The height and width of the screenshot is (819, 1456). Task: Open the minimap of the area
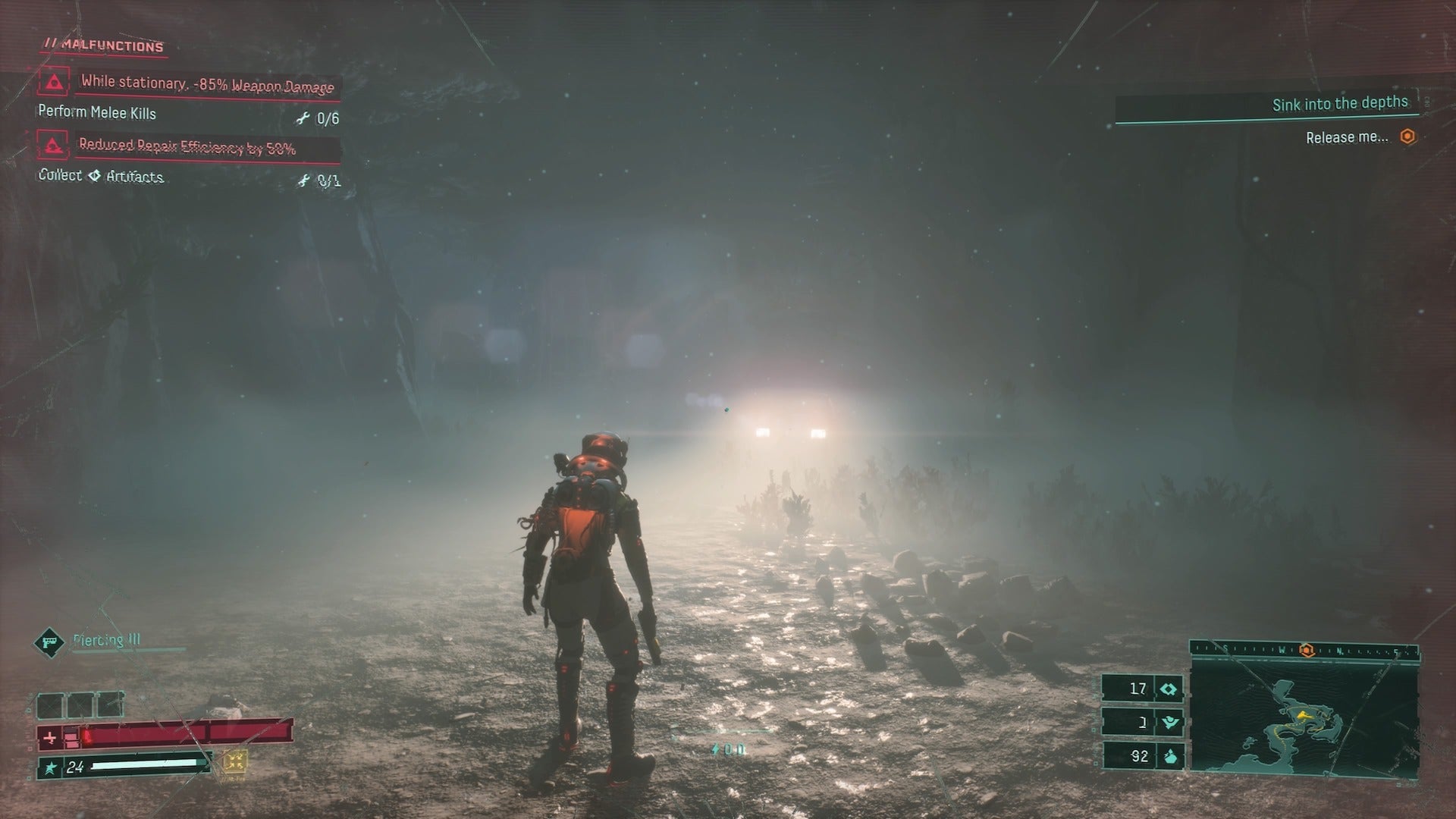(1303, 717)
